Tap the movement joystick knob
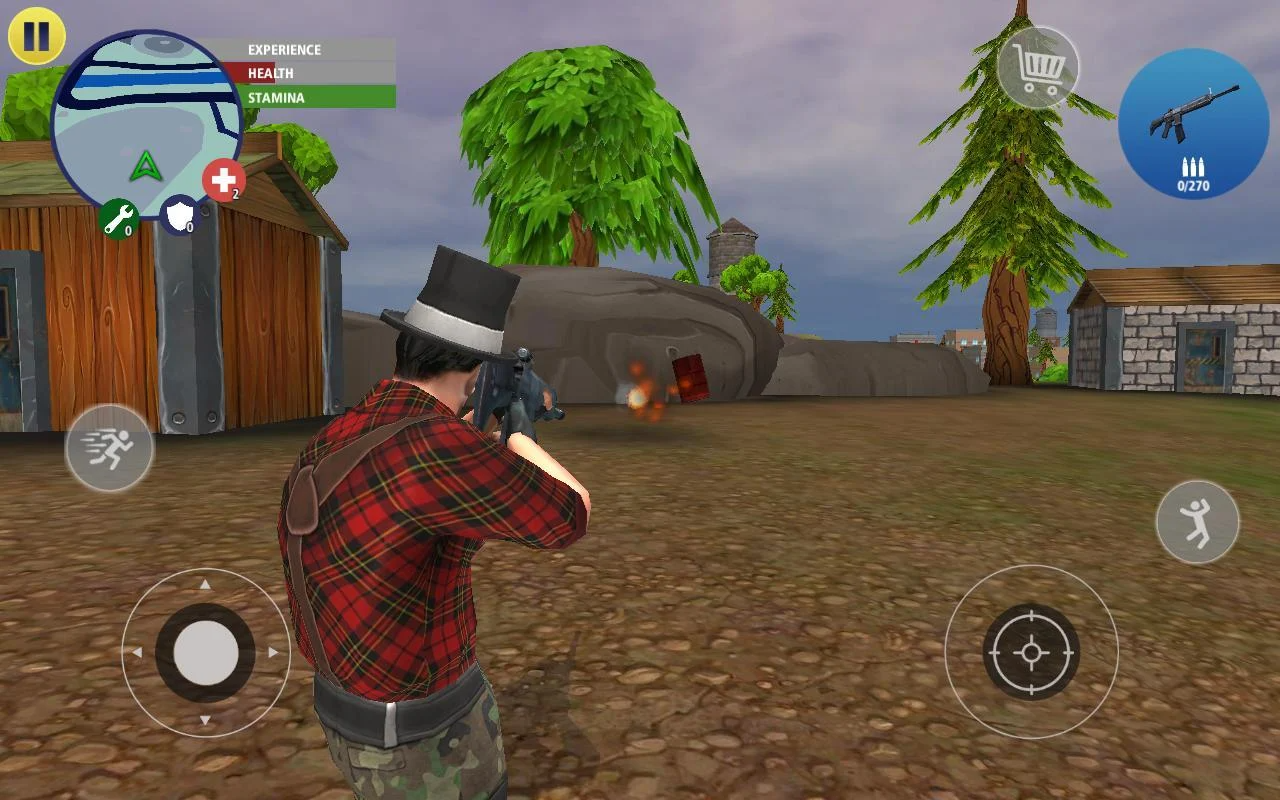This screenshot has height=800, width=1280. pyautogui.click(x=206, y=653)
